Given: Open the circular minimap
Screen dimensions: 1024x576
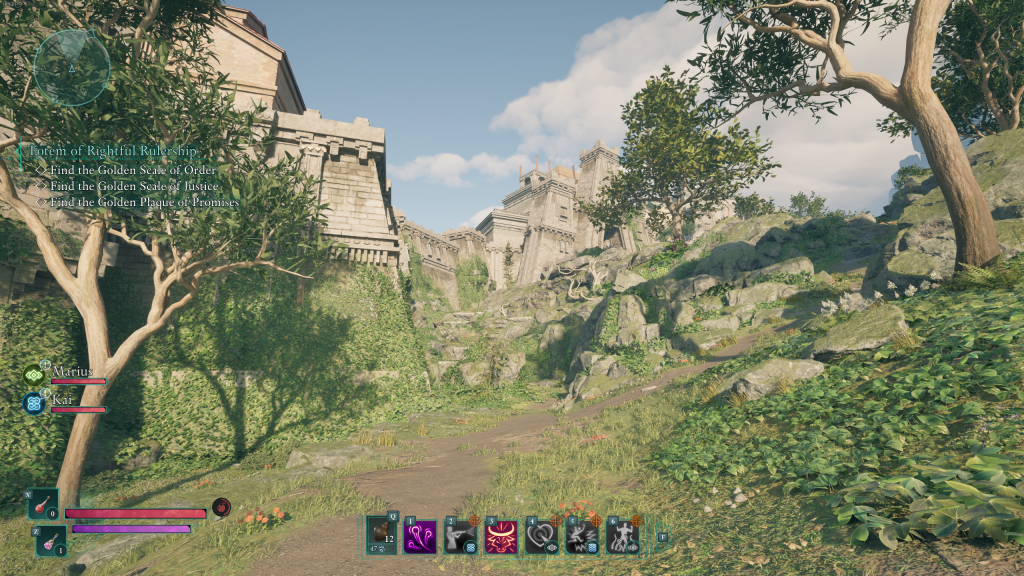Looking at the screenshot, I should pos(71,67).
